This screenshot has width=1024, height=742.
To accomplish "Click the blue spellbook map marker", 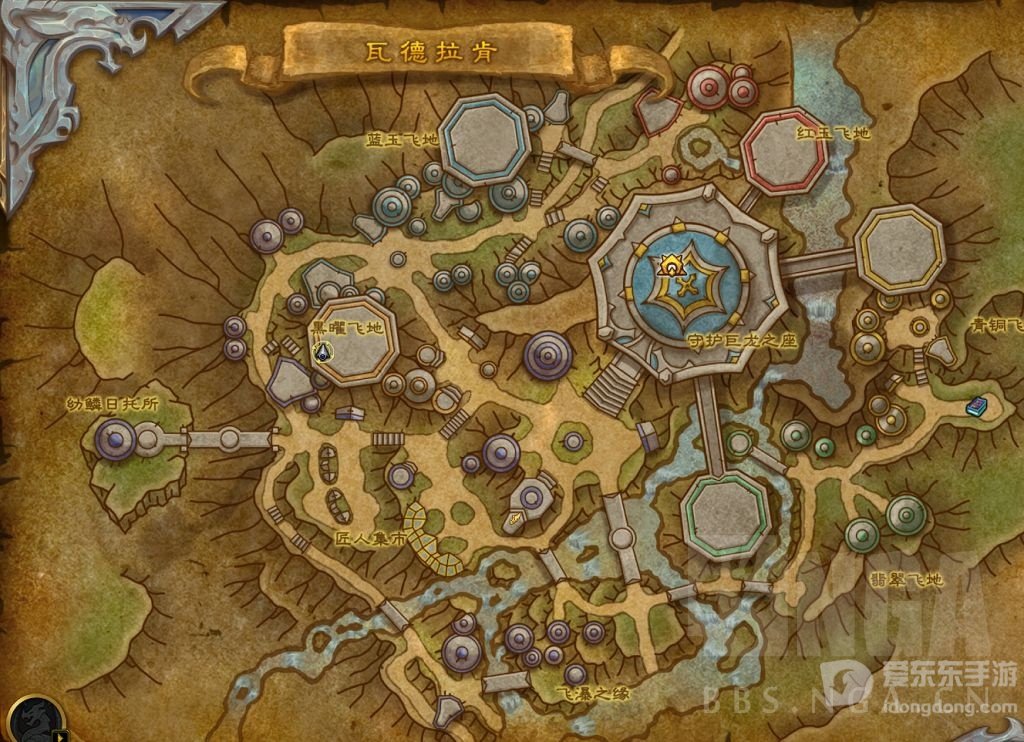I will 976,406.
